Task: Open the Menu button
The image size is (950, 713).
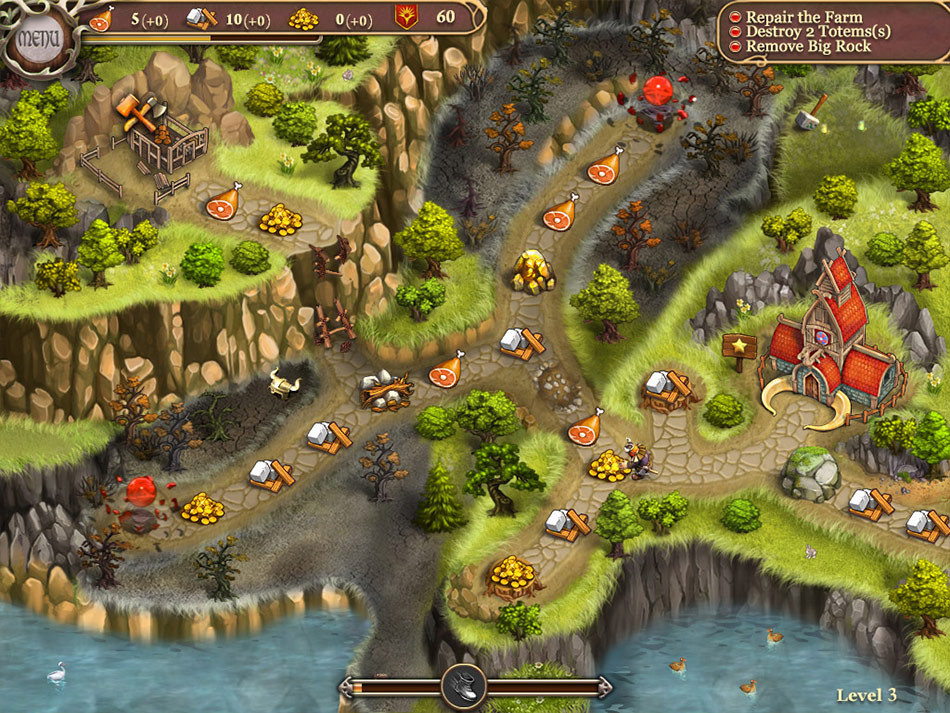Action: (x=35, y=38)
